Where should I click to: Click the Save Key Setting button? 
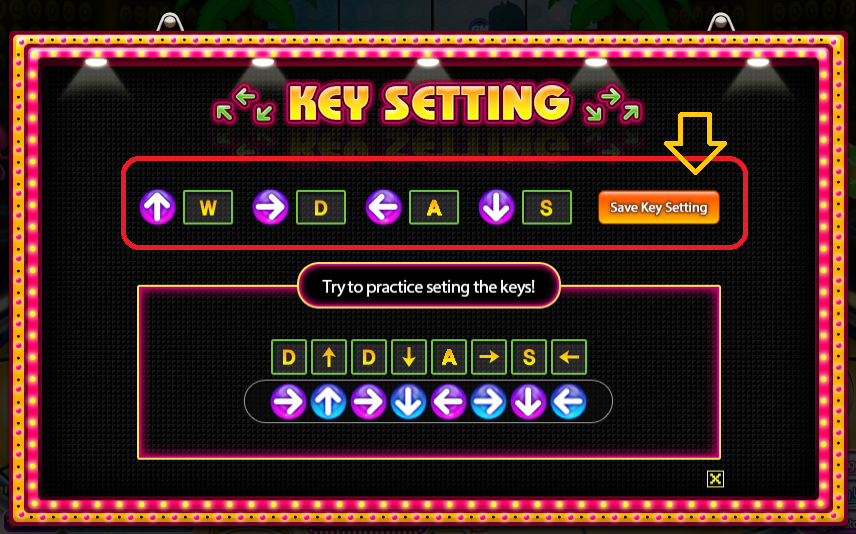click(x=658, y=207)
